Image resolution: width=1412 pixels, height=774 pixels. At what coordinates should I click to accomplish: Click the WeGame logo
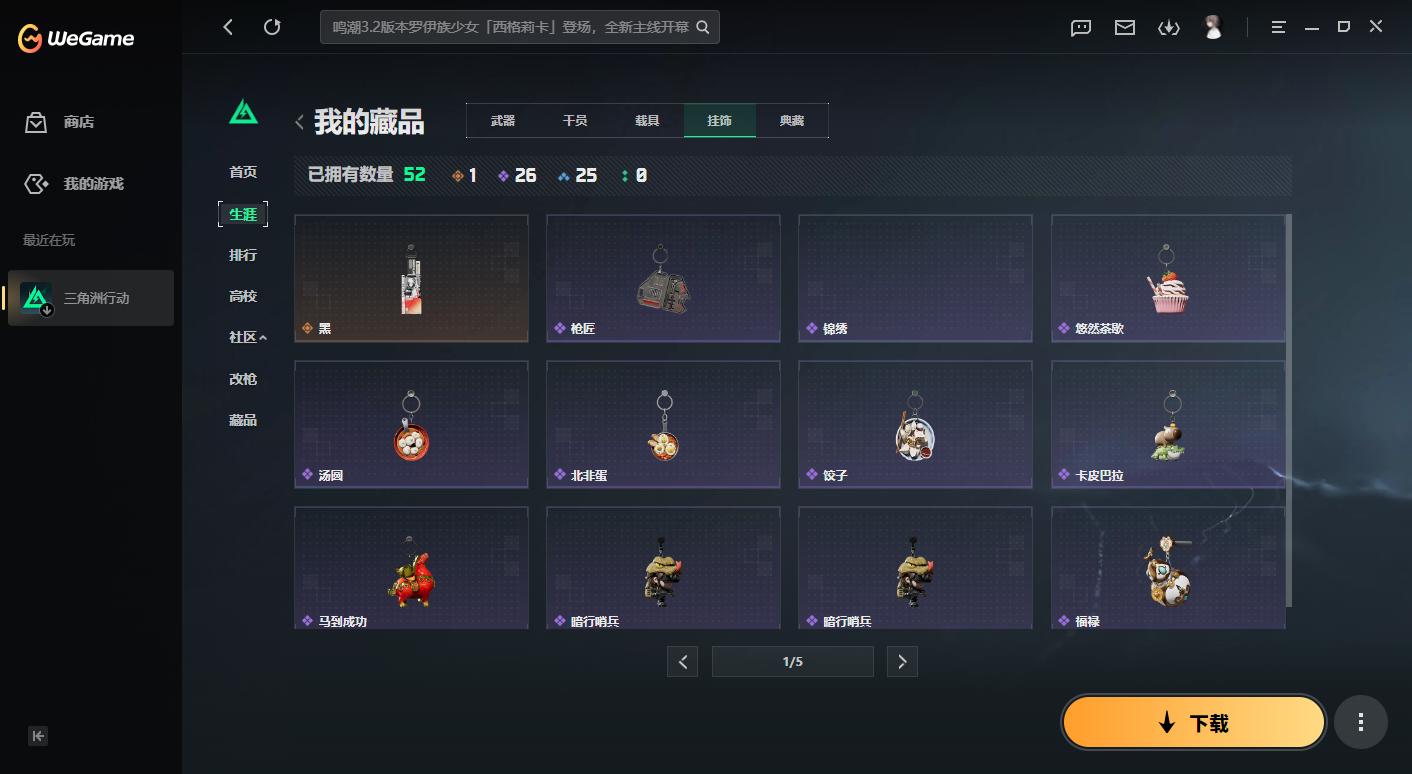pyautogui.click(x=75, y=38)
